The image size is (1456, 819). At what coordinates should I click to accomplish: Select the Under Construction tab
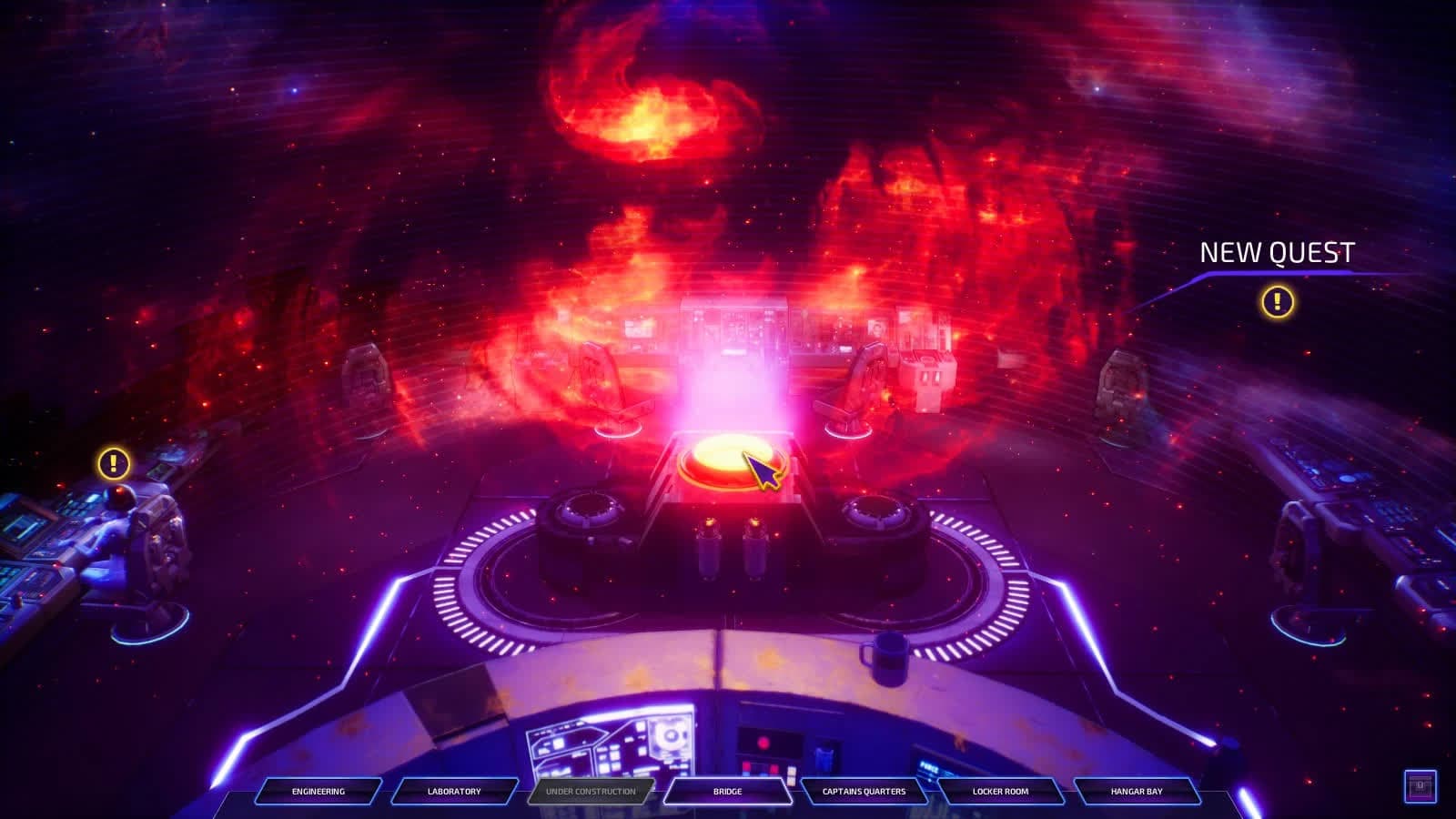tap(591, 791)
